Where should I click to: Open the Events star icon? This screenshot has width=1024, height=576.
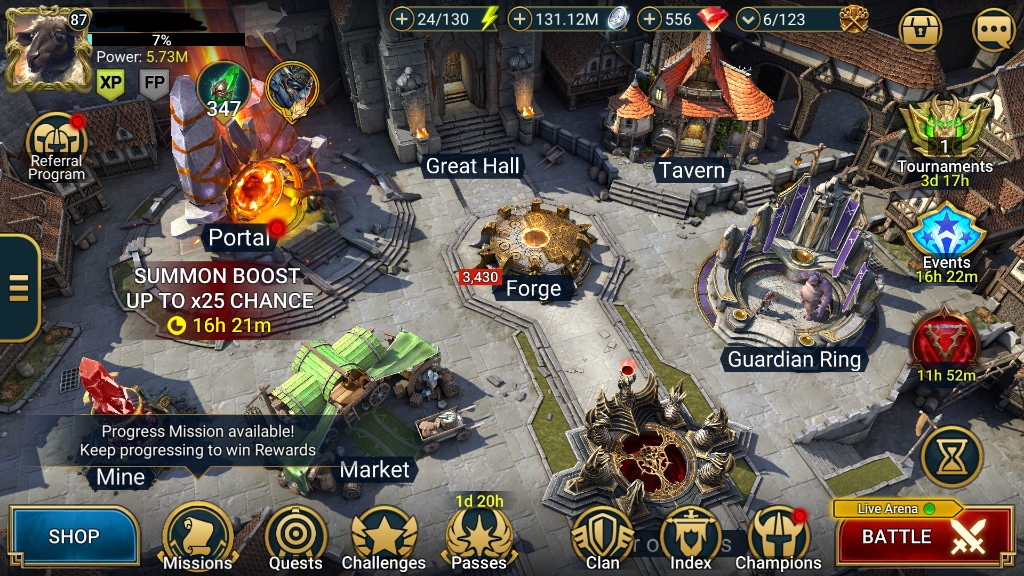coord(946,232)
